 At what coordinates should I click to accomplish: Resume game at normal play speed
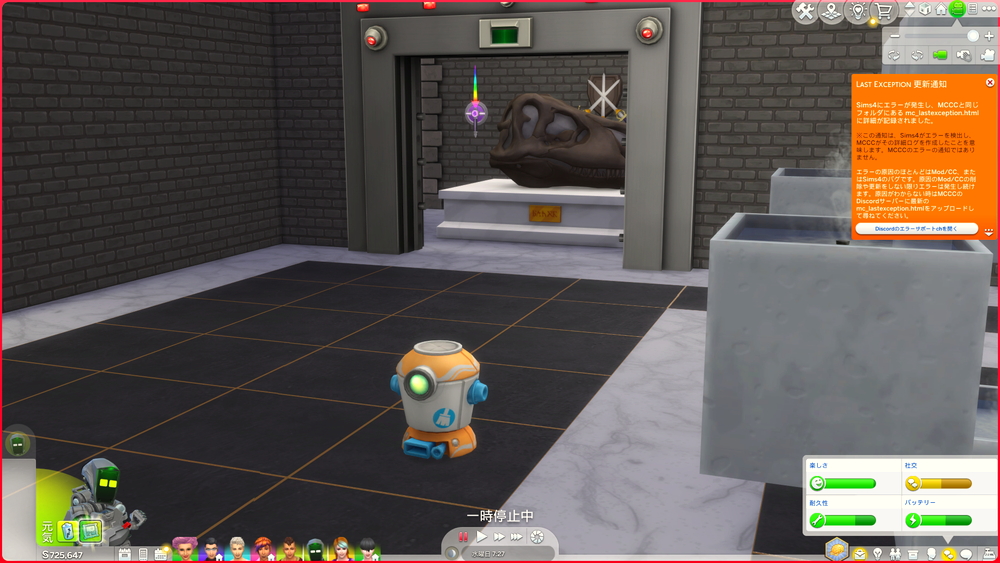(481, 537)
